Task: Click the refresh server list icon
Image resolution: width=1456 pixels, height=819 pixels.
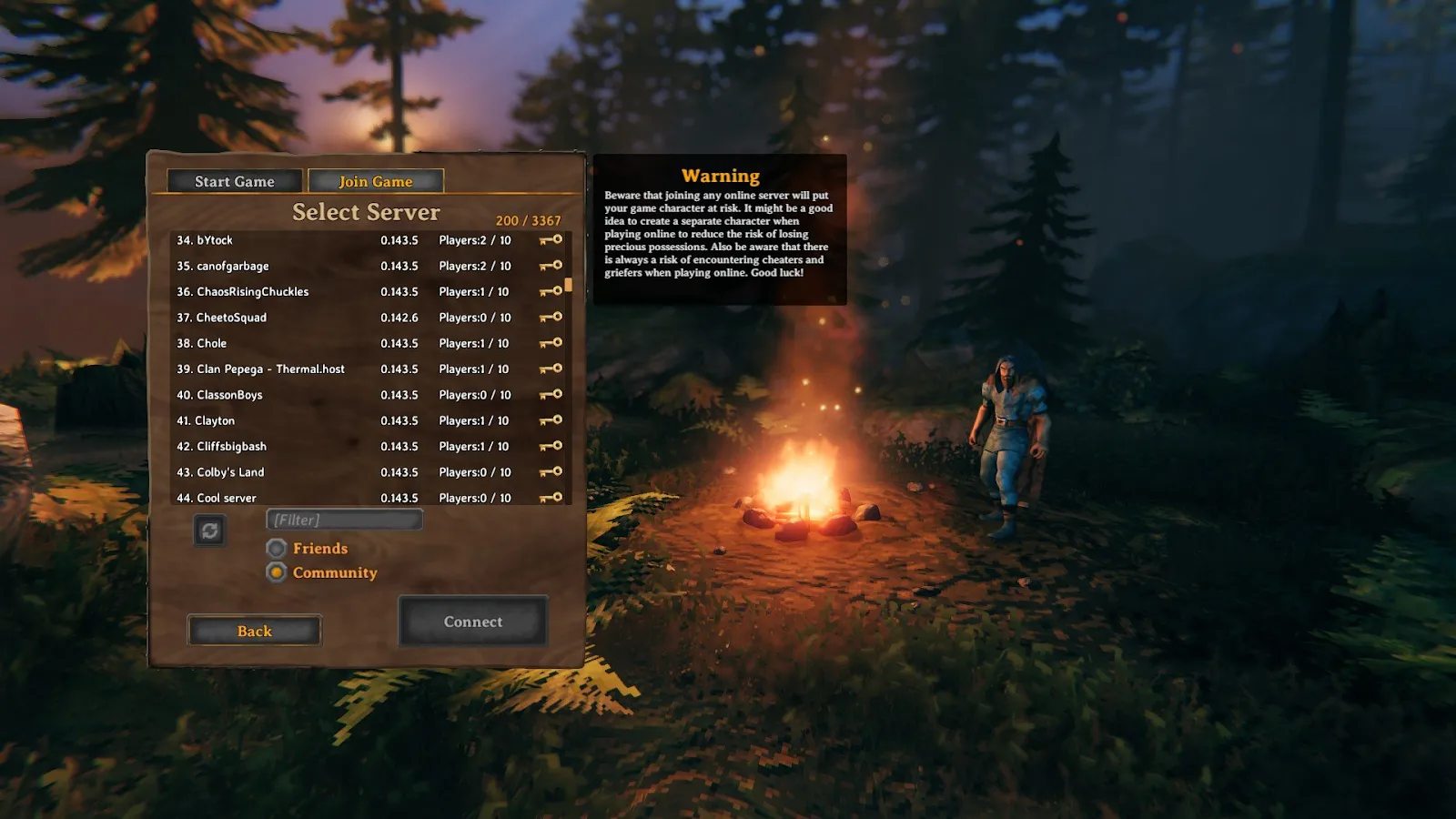Action: click(210, 531)
